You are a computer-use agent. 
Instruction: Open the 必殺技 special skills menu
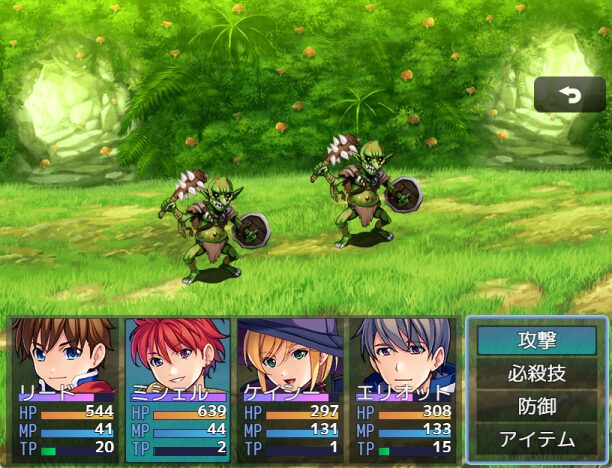pos(536,374)
